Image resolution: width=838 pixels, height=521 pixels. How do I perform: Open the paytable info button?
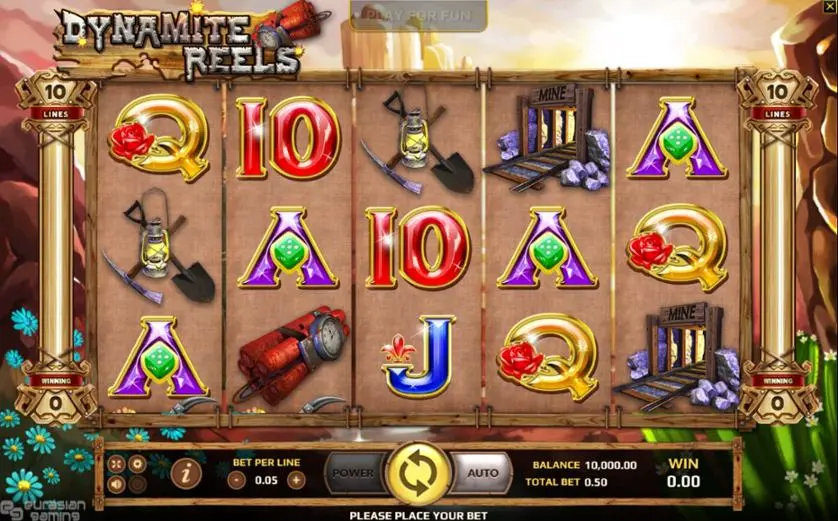pos(183,472)
